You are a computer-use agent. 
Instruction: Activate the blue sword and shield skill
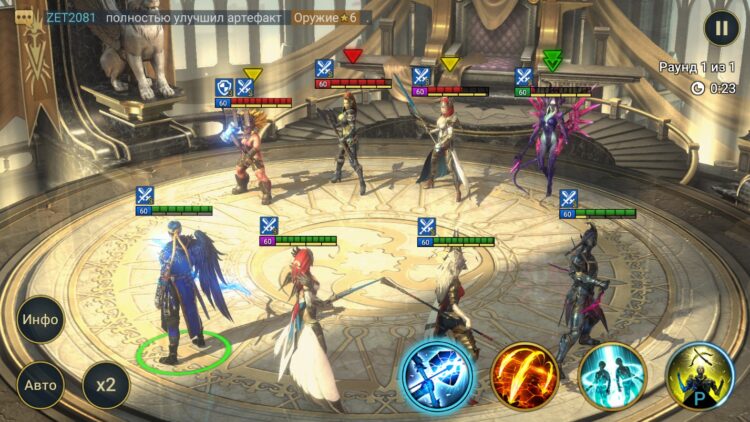[x=437, y=376]
